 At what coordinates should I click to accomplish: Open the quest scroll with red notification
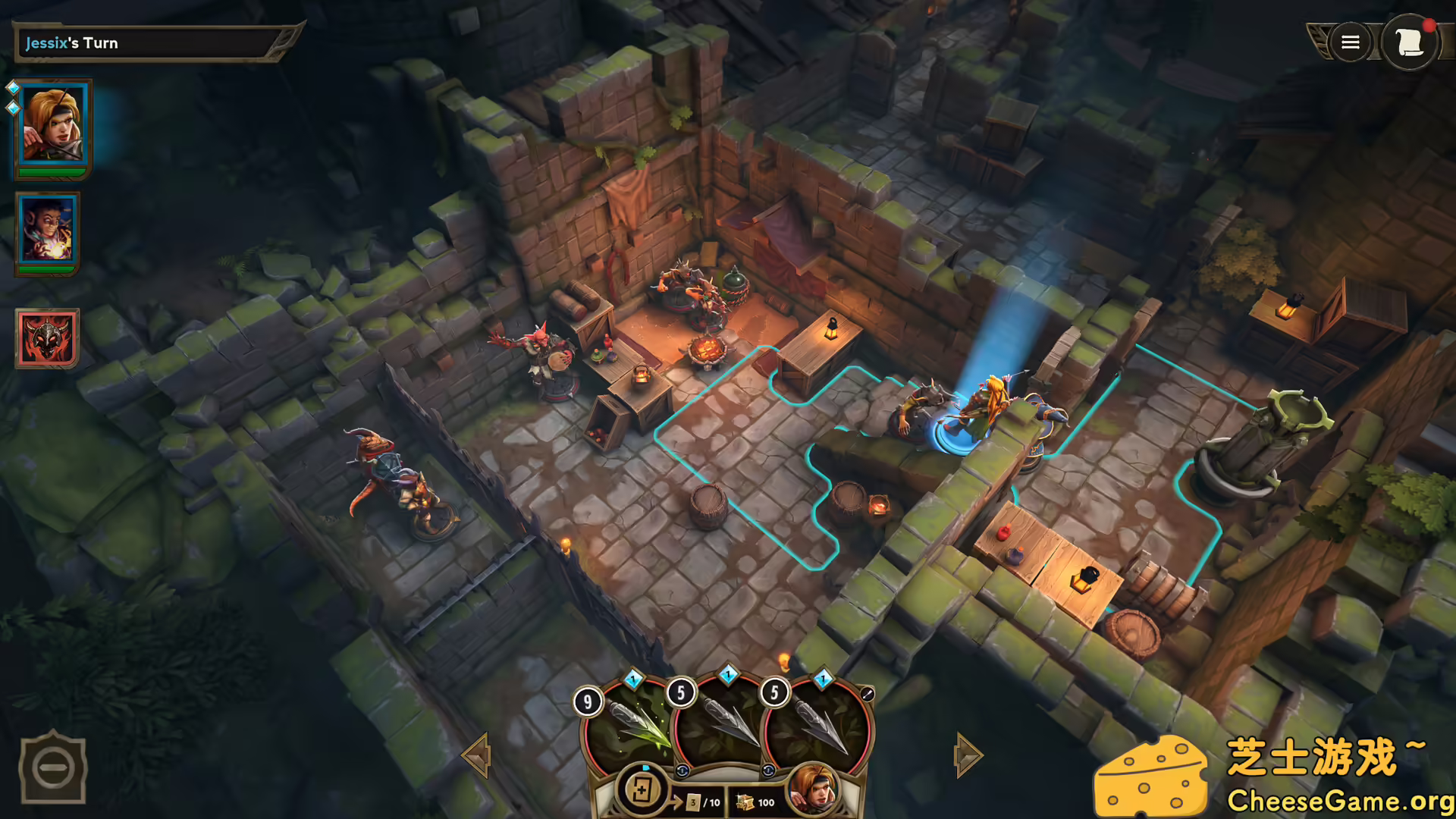click(1411, 42)
